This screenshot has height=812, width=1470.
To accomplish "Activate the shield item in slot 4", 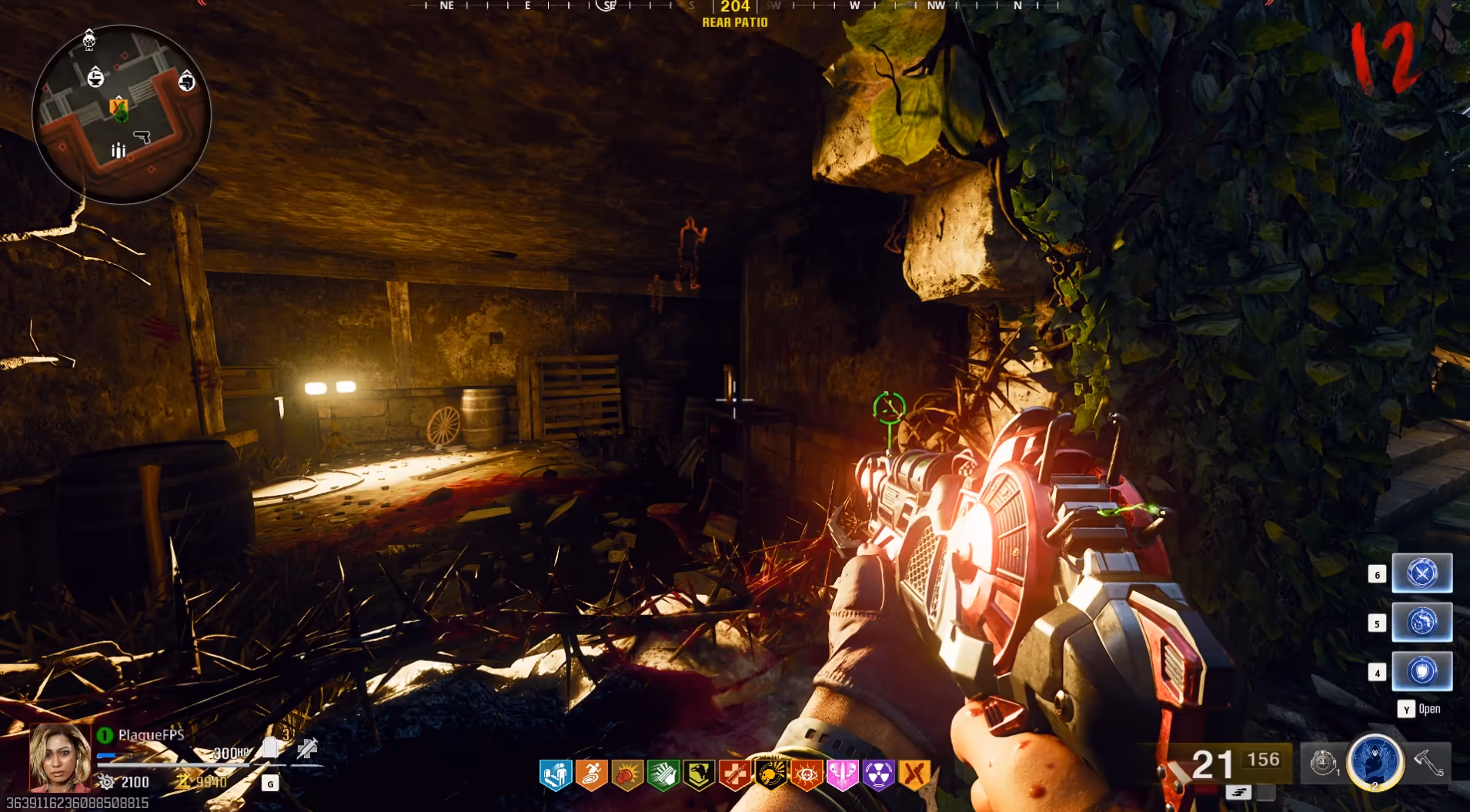I will coord(1422,671).
